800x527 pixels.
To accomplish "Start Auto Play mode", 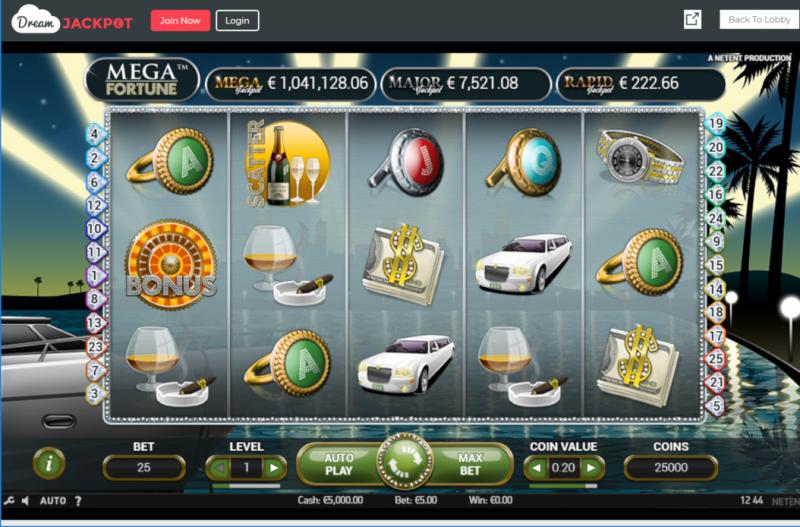I will 339,464.
